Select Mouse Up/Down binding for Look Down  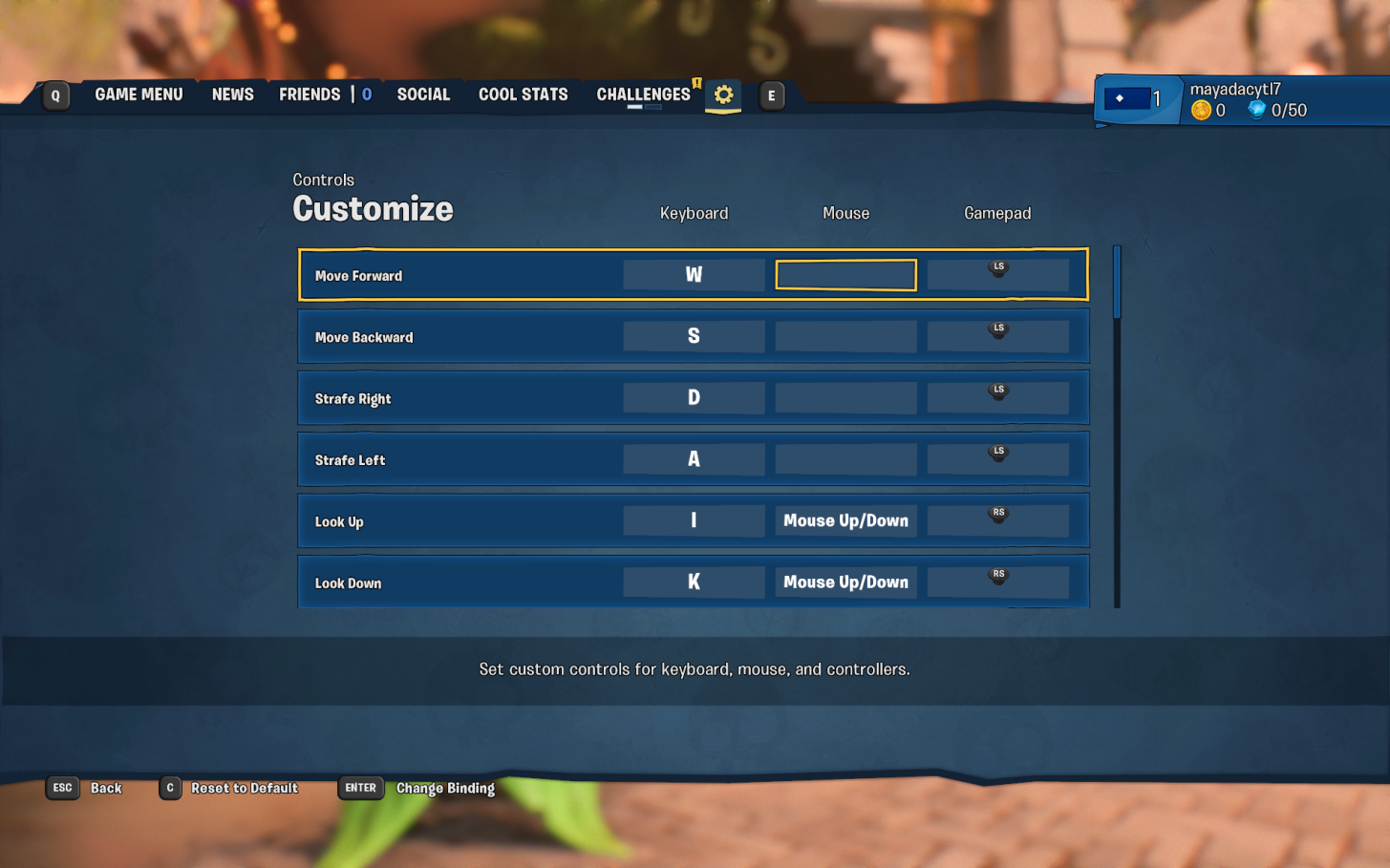point(845,582)
